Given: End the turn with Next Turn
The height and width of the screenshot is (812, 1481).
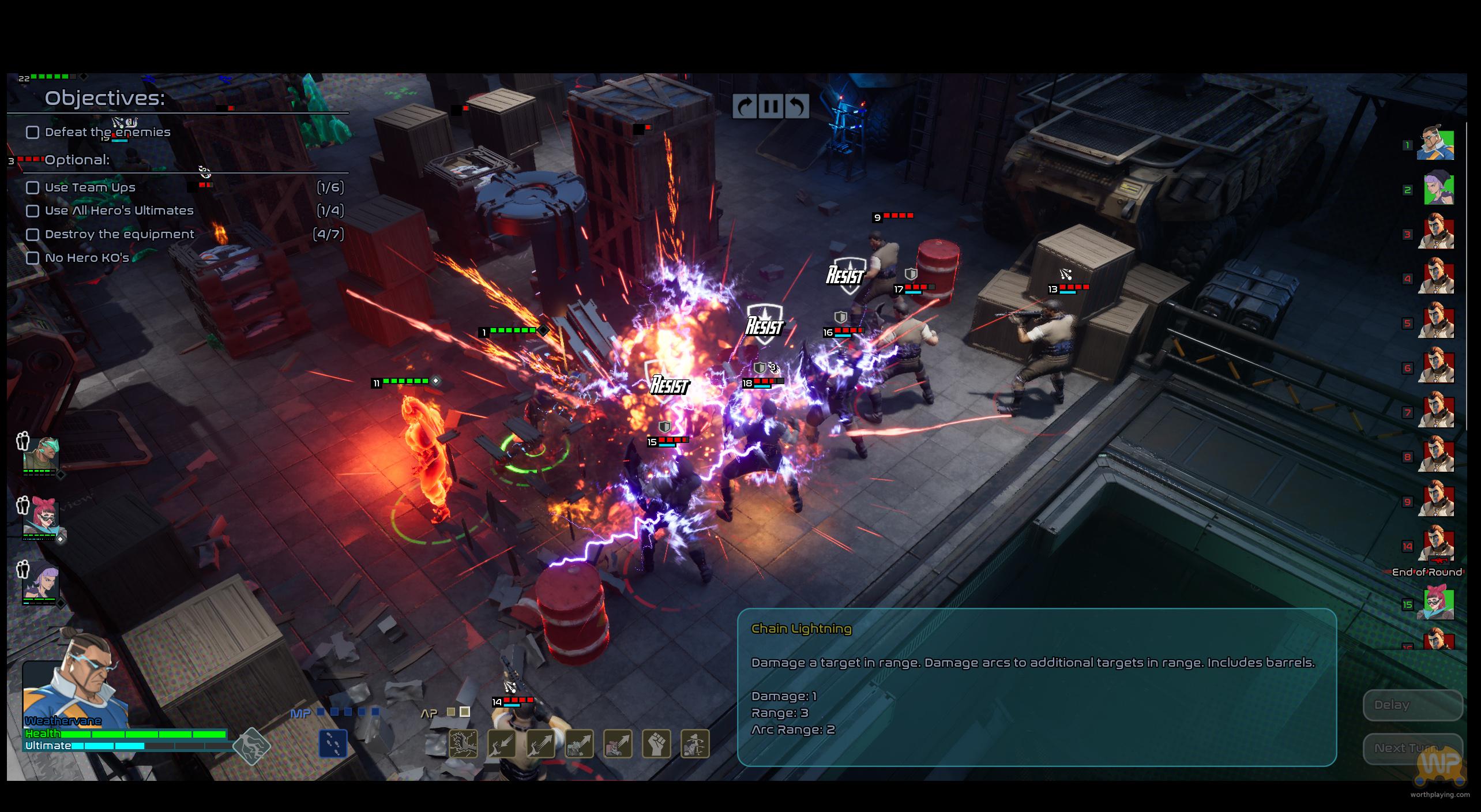Looking at the screenshot, I should coord(1412,749).
